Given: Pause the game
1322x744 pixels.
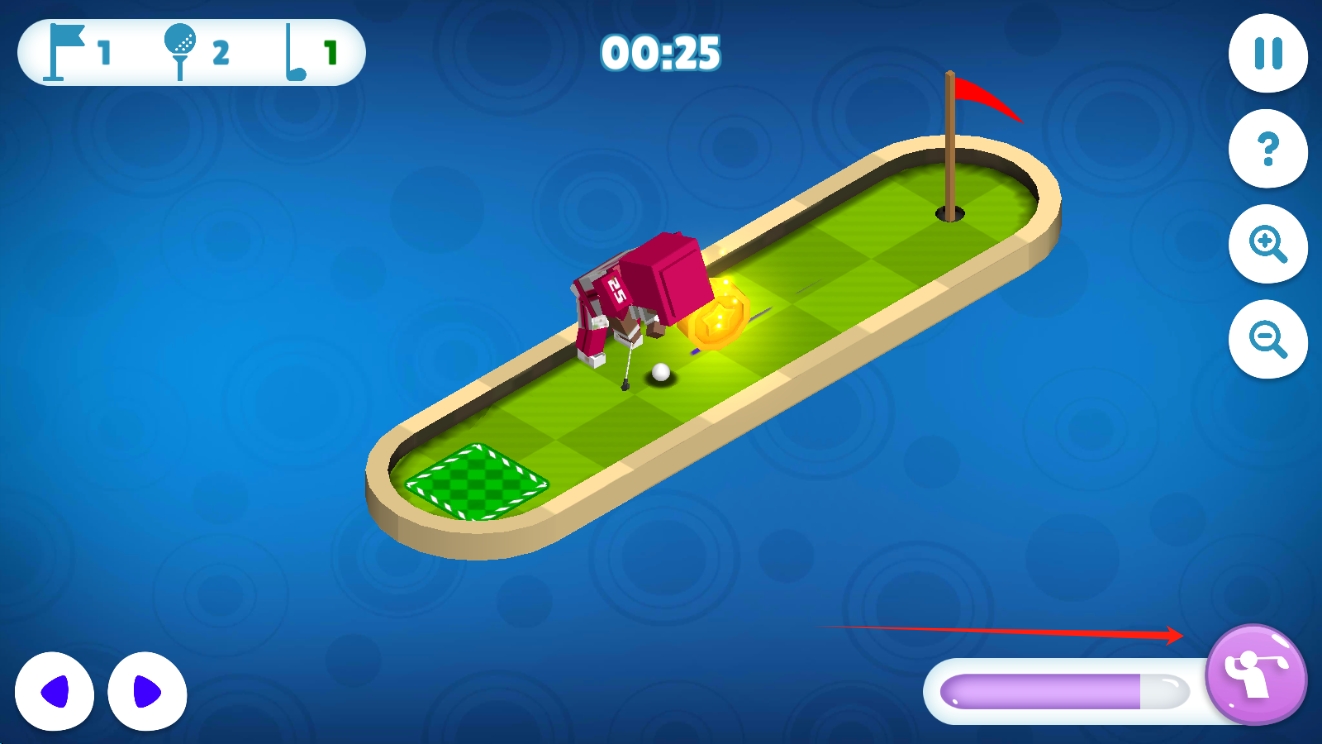Looking at the screenshot, I should tap(1267, 55).
